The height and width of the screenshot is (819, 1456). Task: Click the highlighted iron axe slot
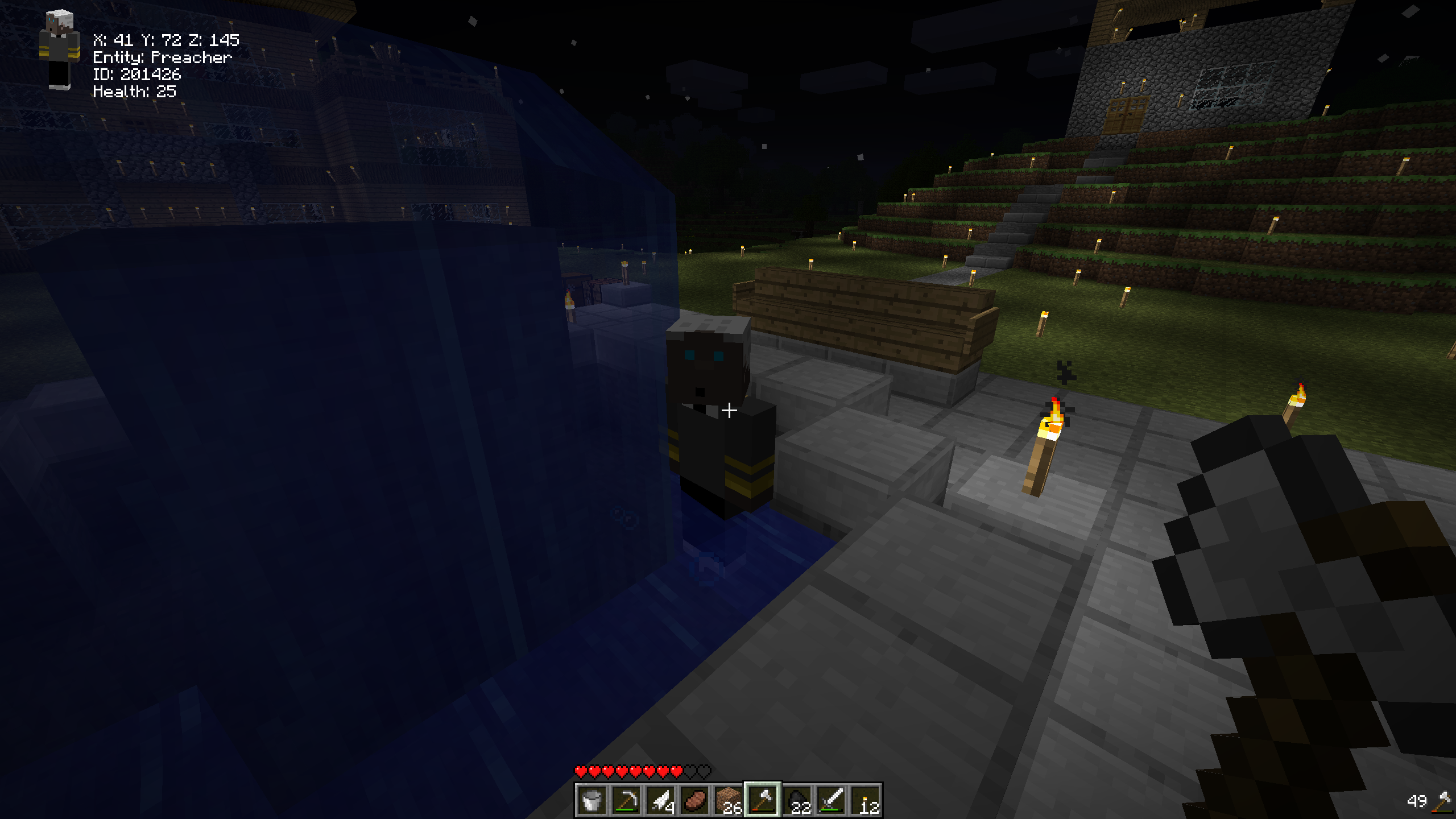tap(762, 800)
